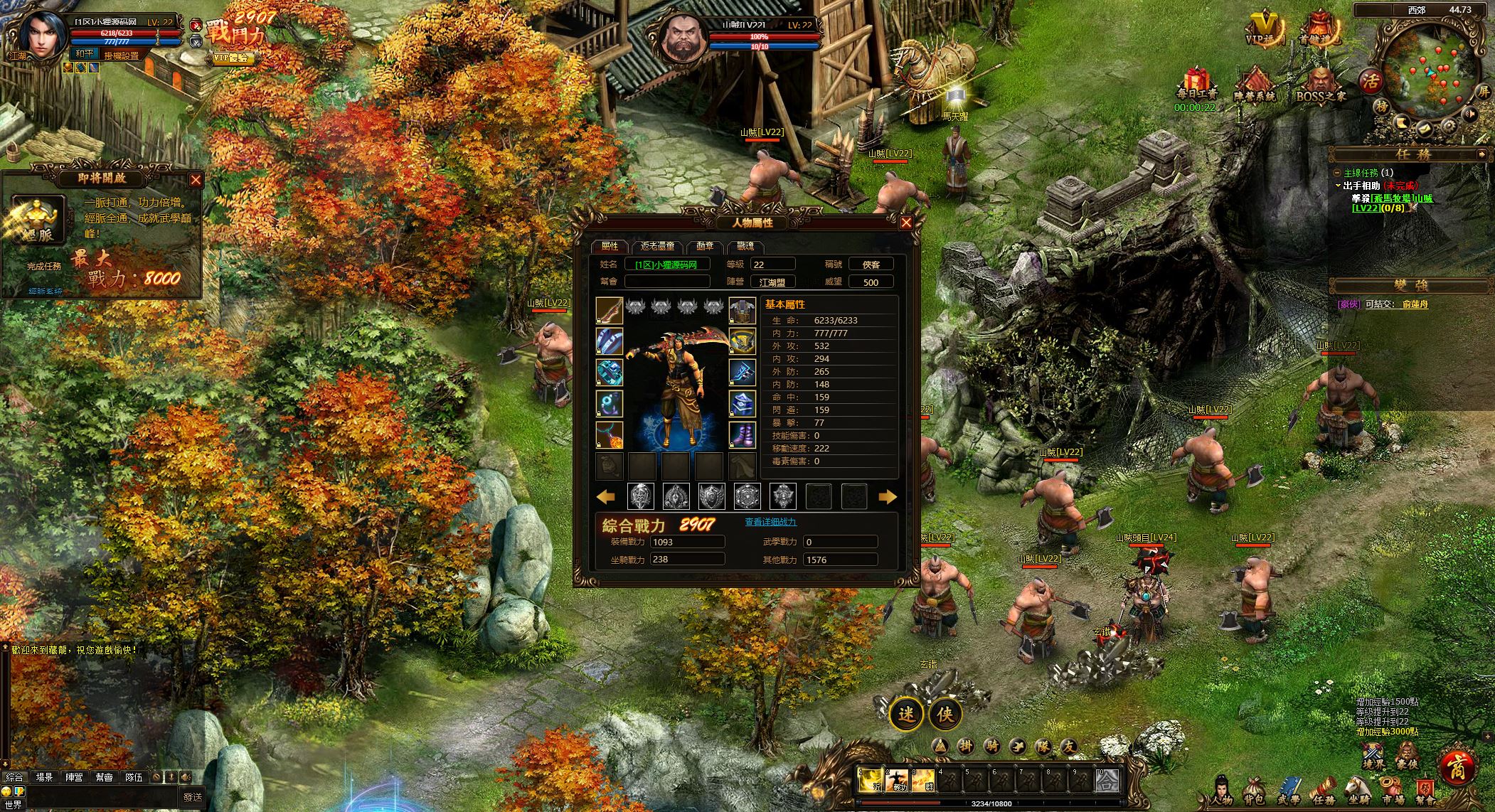Close the 即將開啟 preview panel

pyautogui.click(x=196, y=180)
